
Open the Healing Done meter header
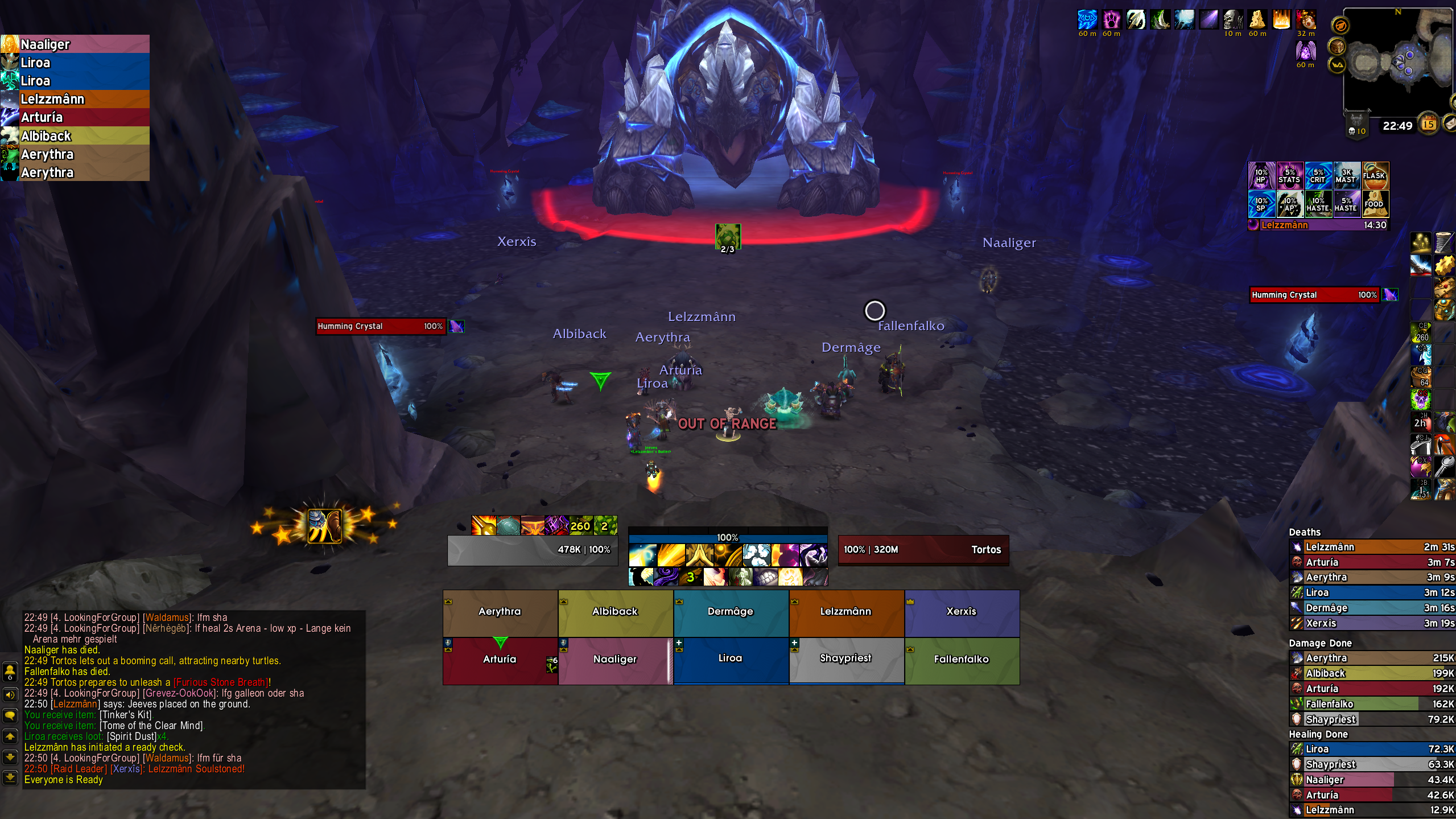(x=1318, y=734)
